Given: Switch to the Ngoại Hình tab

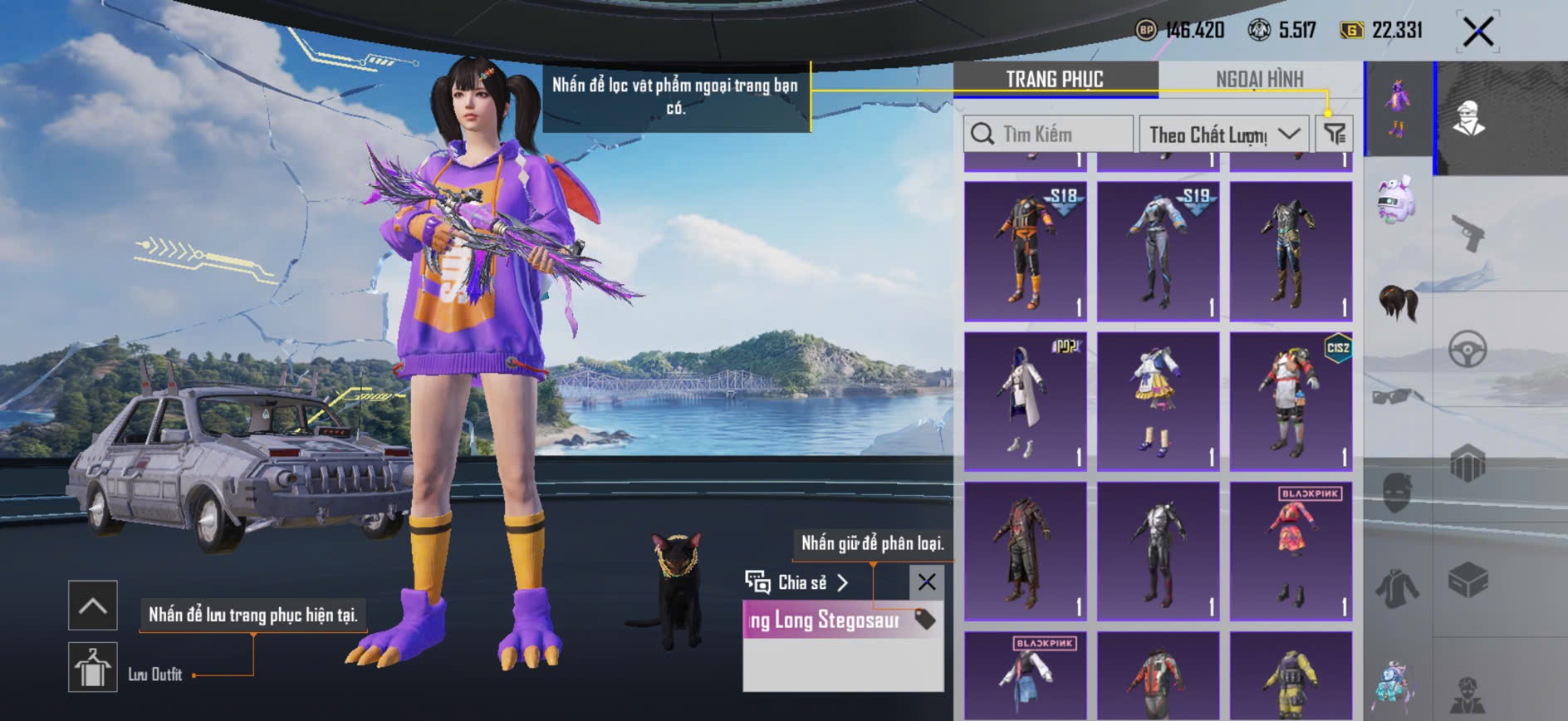Looking at the screenshot, I should pyautogui.click(x=1259, y=79).
